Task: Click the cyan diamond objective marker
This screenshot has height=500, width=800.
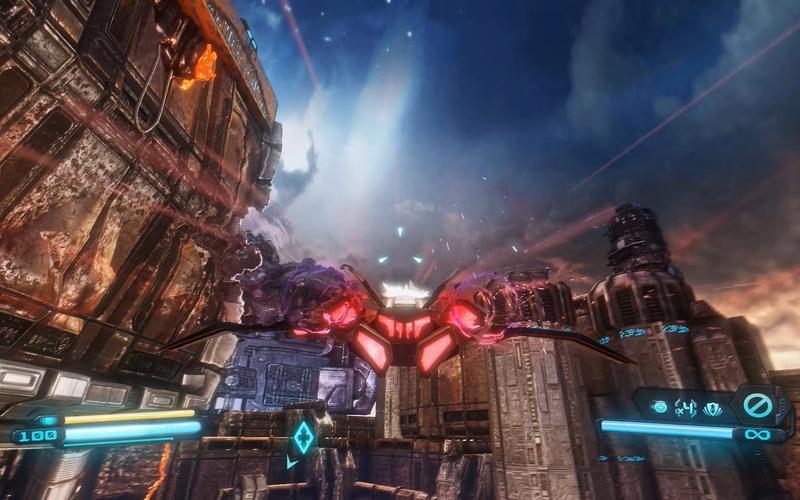Action: pyautogui.click(x=303, y=437)
